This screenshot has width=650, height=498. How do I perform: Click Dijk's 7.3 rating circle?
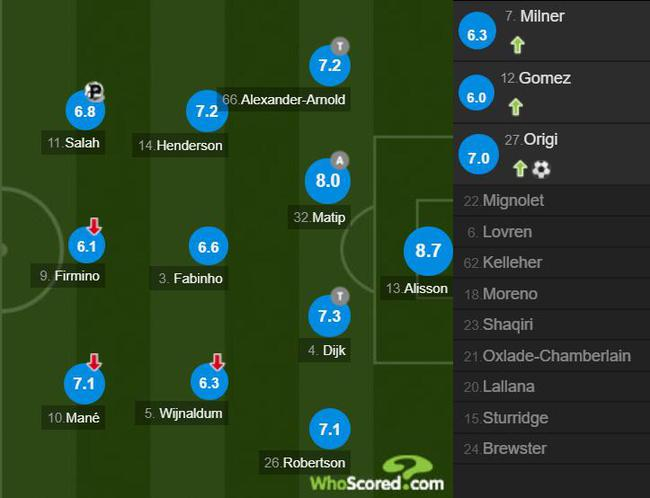(x=329, y=315)
